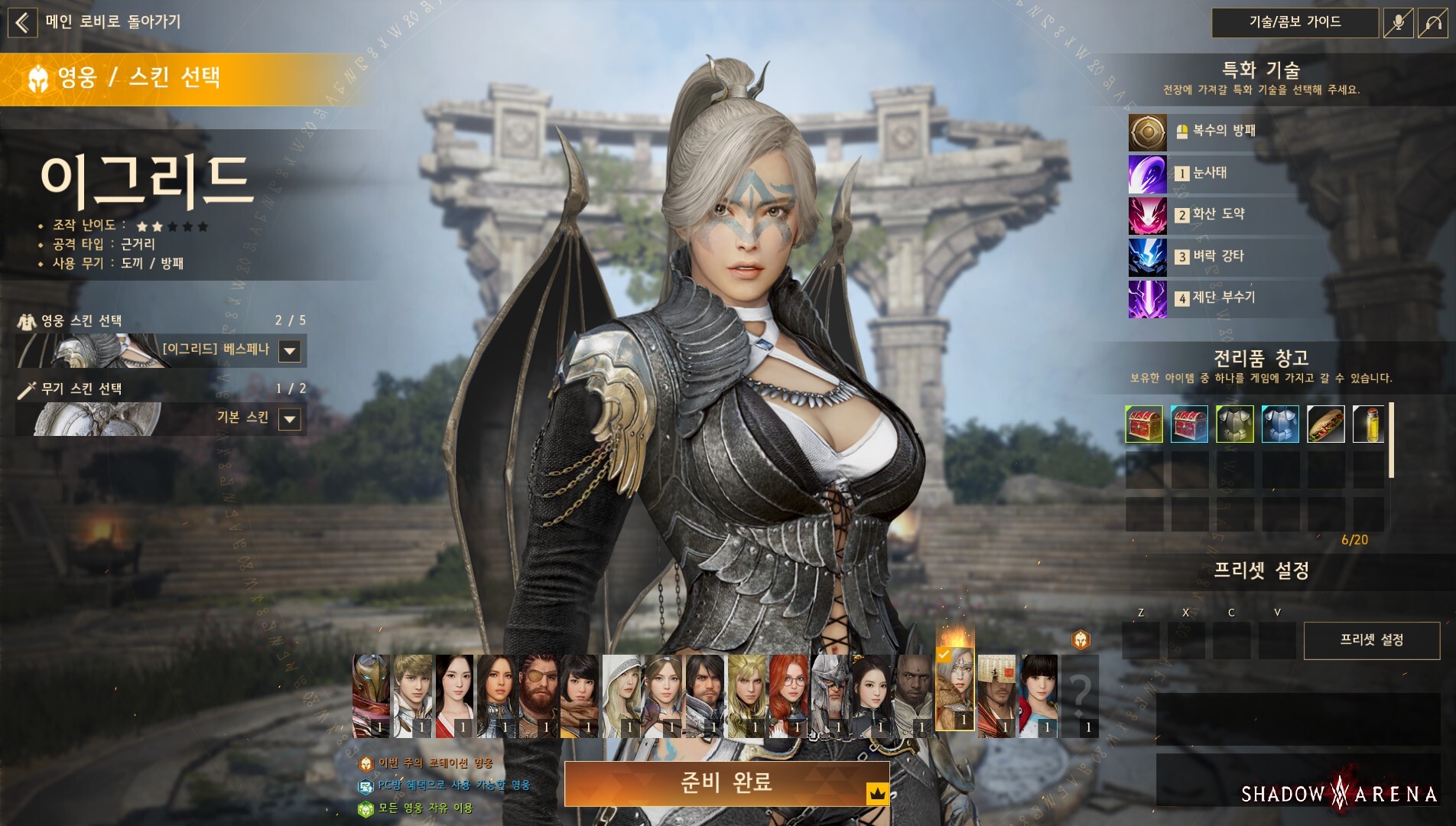Select the Altar Breaker skill

coord(1147,298)
